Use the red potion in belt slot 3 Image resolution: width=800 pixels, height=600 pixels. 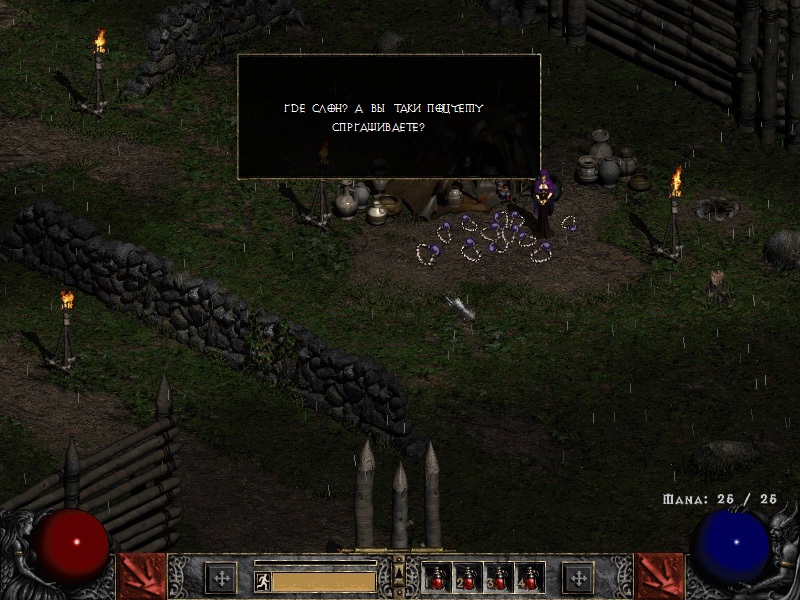click(x=499, y=577)
